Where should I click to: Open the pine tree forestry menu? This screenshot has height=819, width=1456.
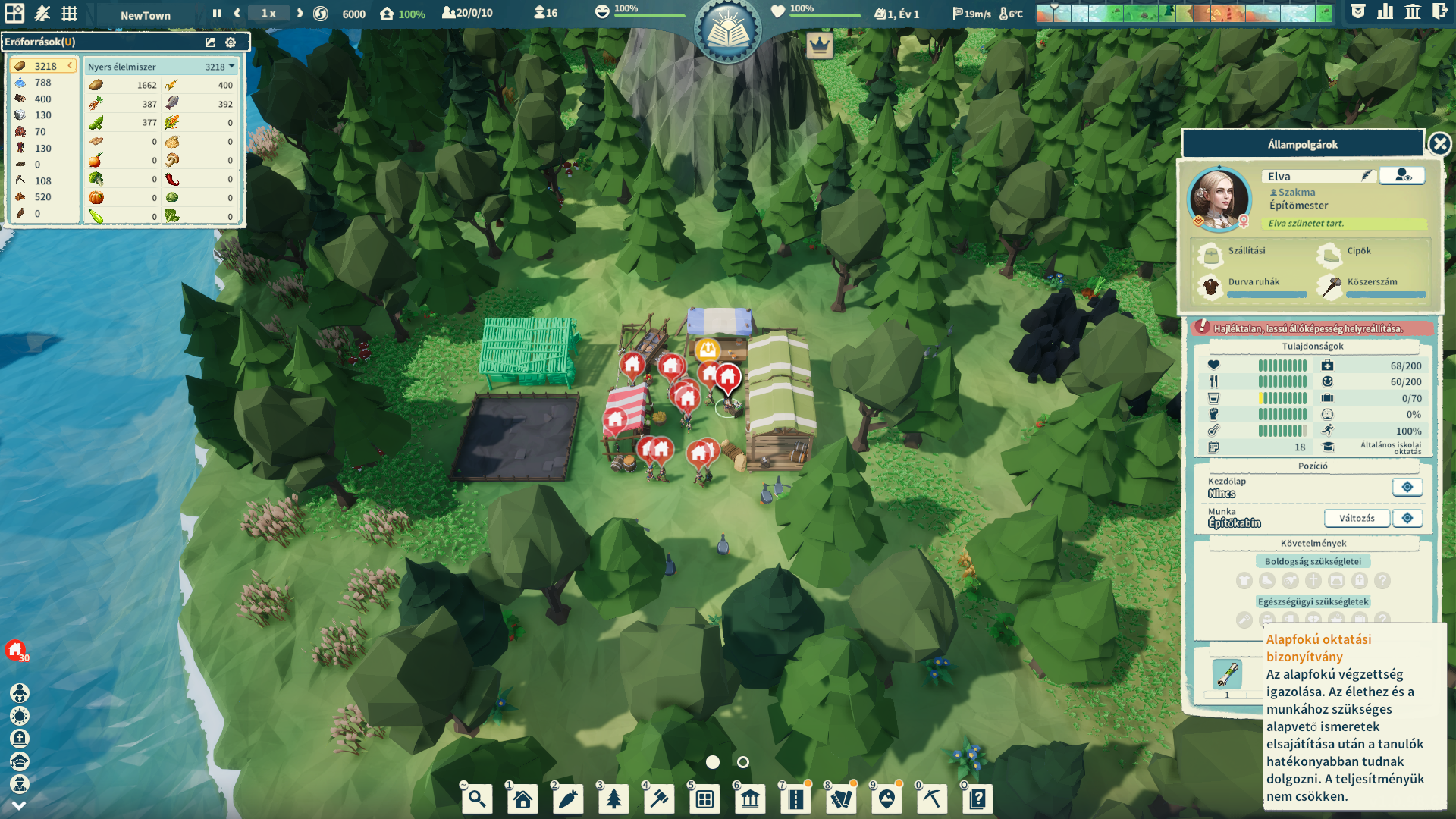click(613, 799)
